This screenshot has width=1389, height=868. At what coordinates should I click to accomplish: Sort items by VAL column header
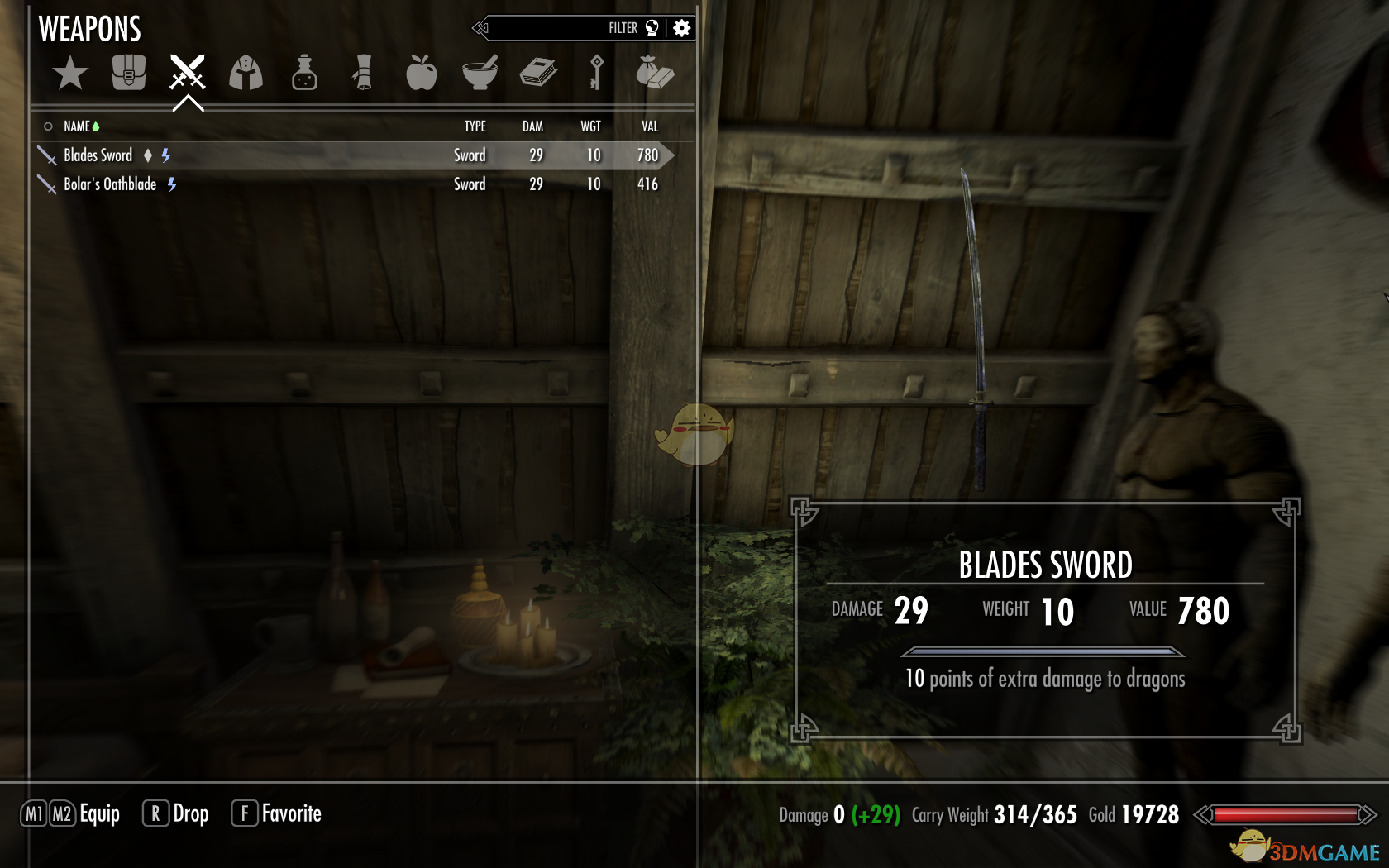pos(650,126)
